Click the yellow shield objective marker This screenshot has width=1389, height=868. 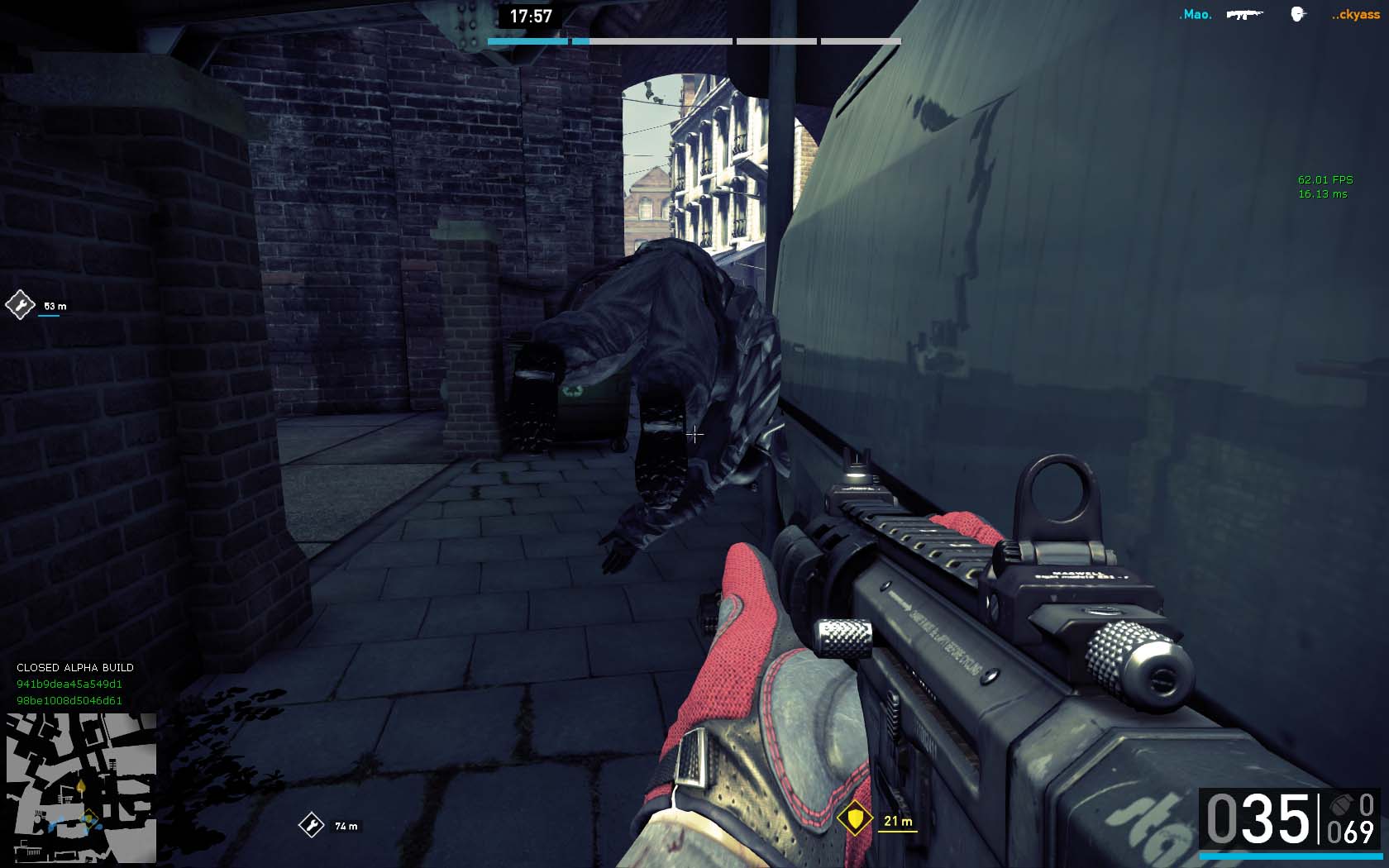point(854,819)
